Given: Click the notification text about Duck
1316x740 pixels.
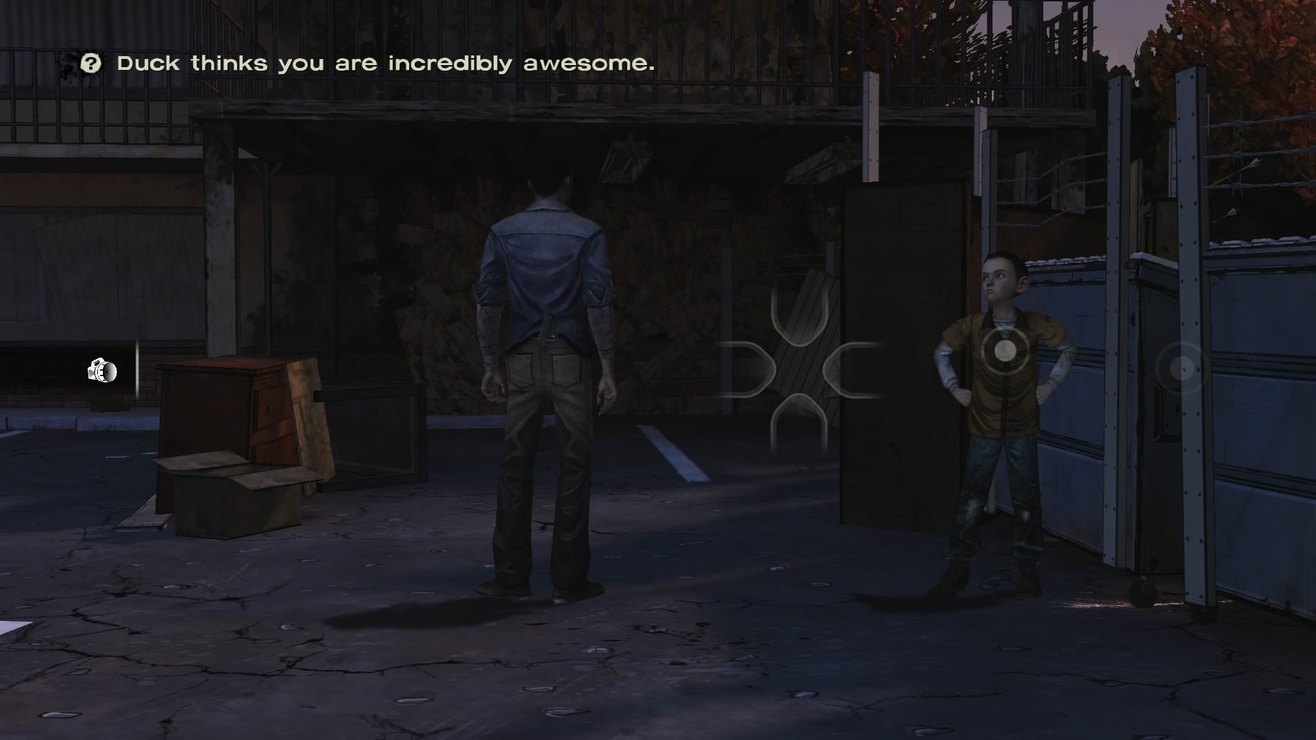Looking at the screenshot, I should (385, 62).
